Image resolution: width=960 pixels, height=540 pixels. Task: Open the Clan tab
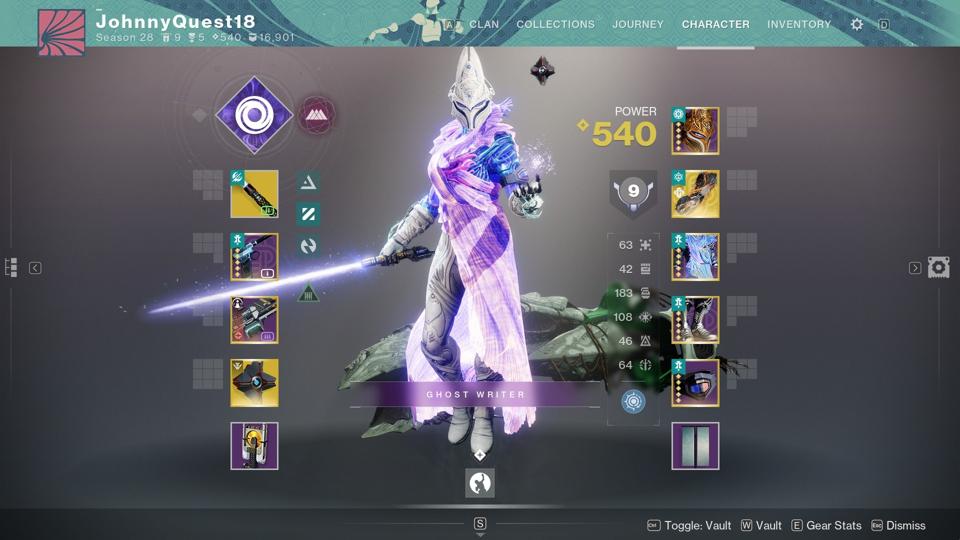click(x=484, y=24)
